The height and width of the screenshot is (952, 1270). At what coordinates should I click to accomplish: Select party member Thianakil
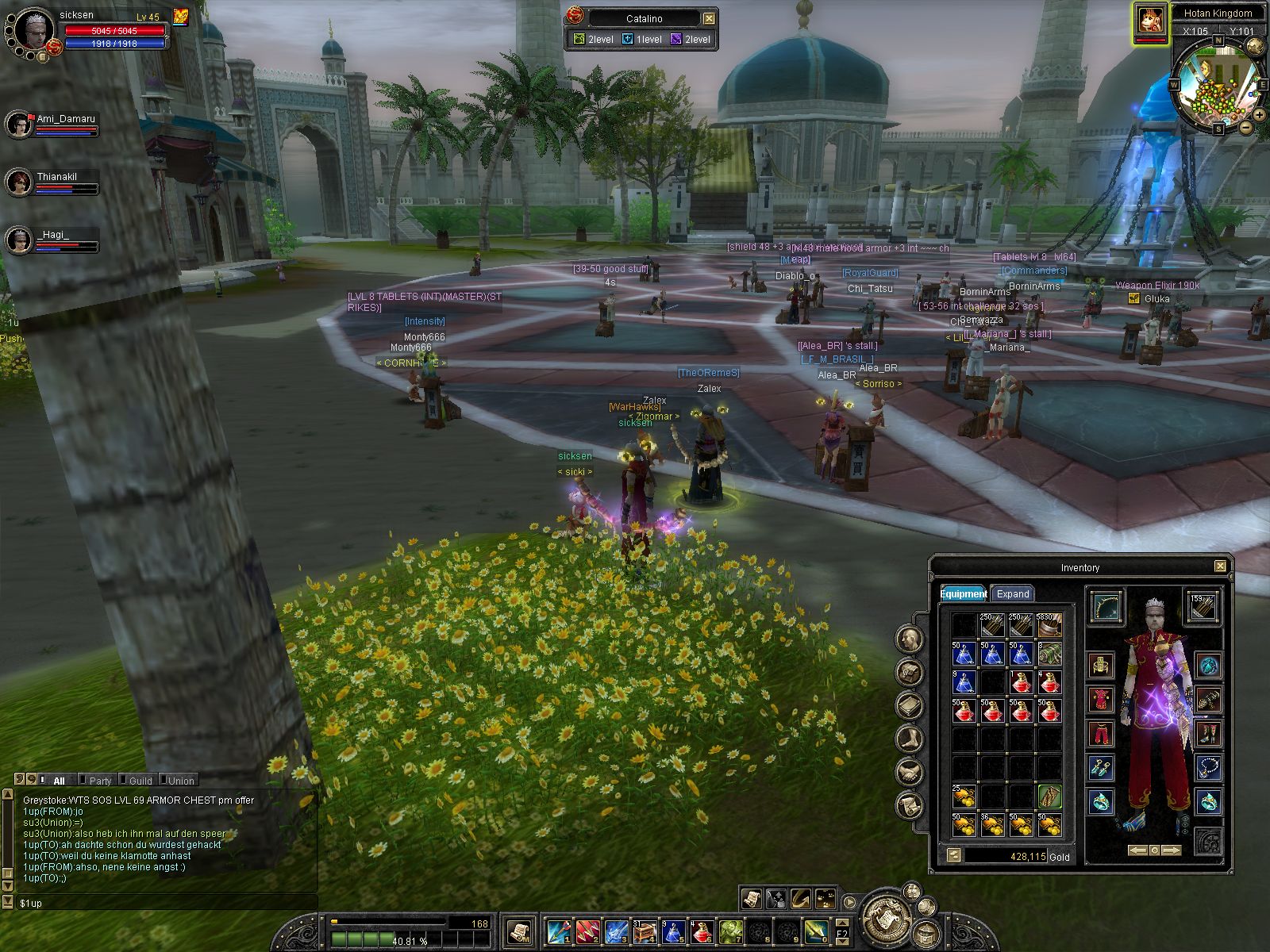19,182
